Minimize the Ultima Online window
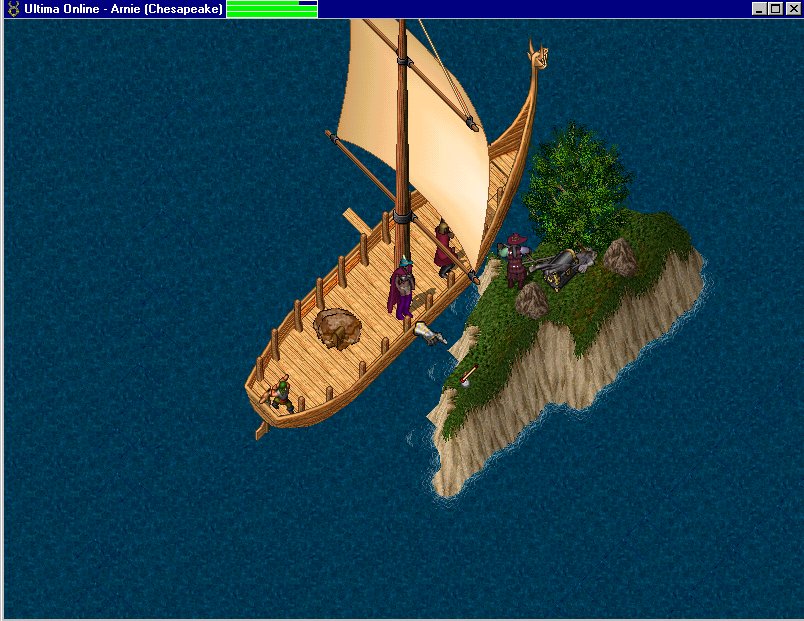 760,9
